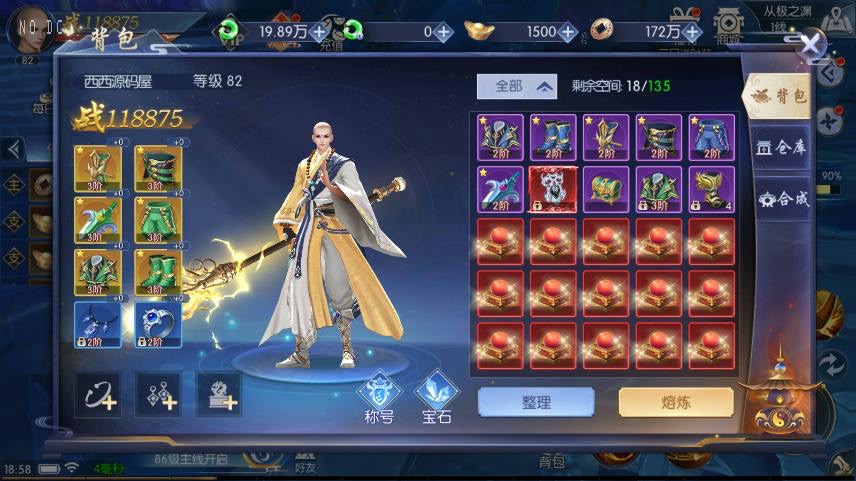Select the golden winged boot item
This screenshot has height=481, width=856.
point(711,189)
